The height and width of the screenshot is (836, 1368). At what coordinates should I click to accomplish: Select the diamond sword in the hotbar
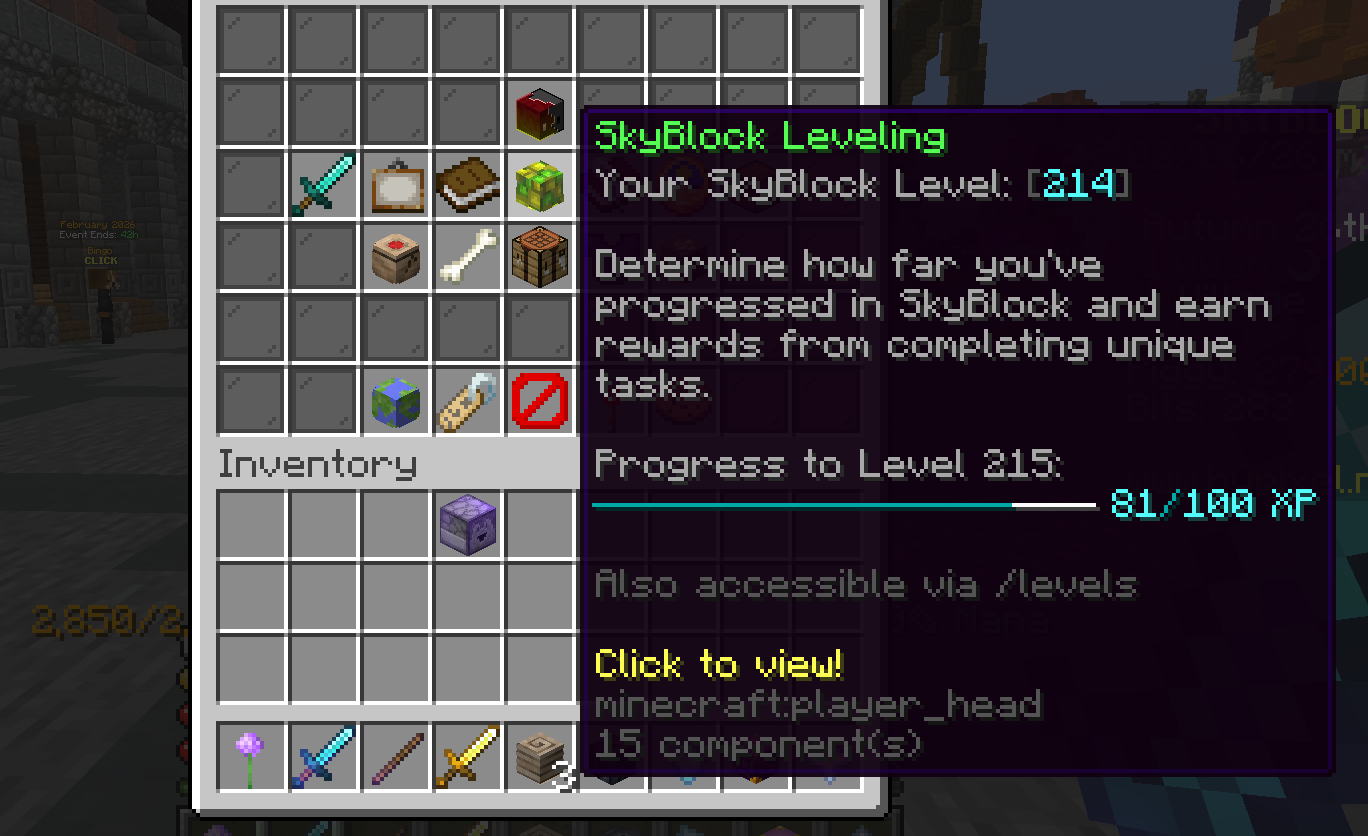tap(322, 758)
